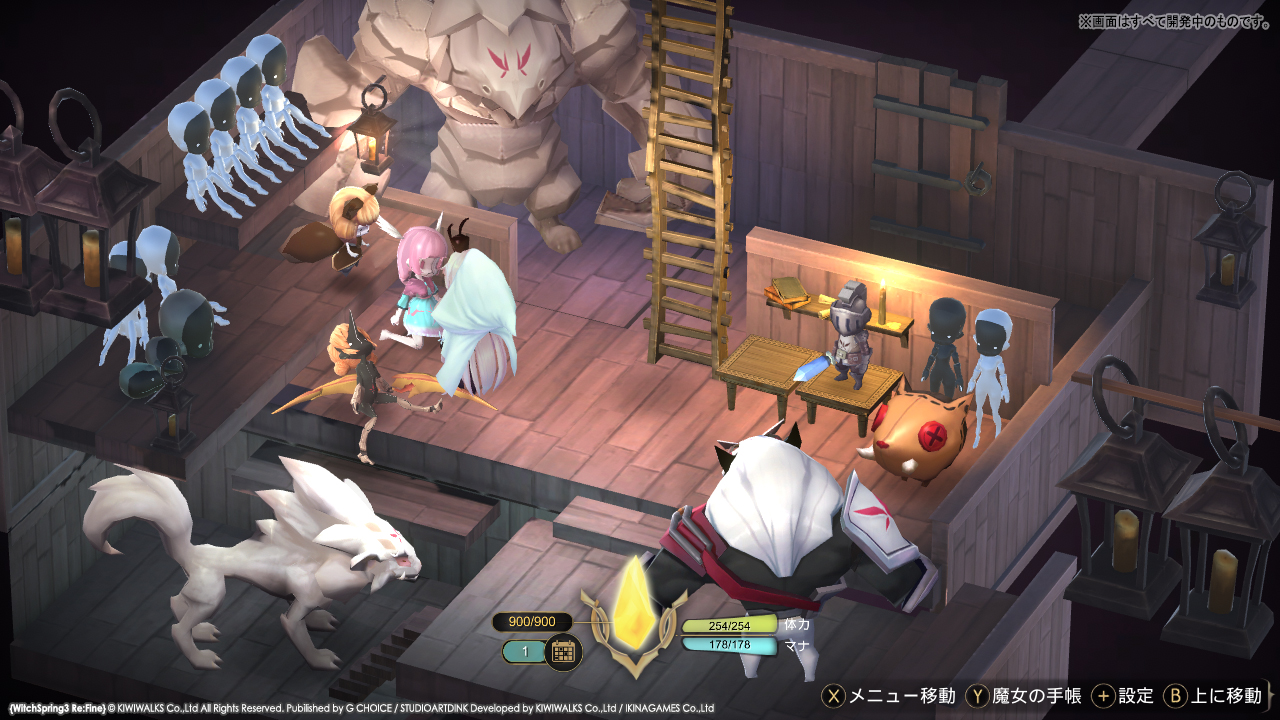Open the calendar icon beside the day counter
Image resolution: width=1280 pixels, height=720 pixels.
tap(566, 651)
